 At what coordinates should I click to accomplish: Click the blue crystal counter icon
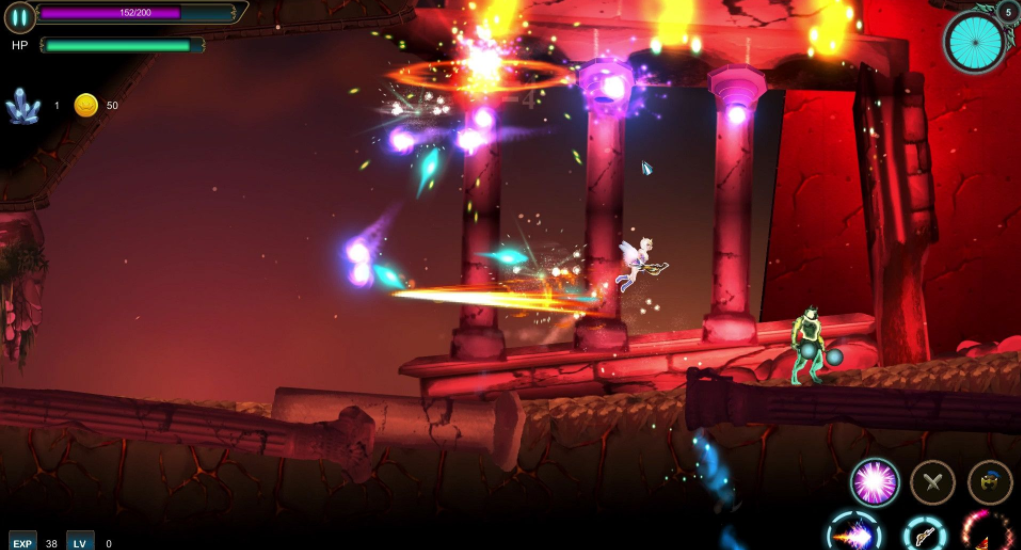coord(22,105)
